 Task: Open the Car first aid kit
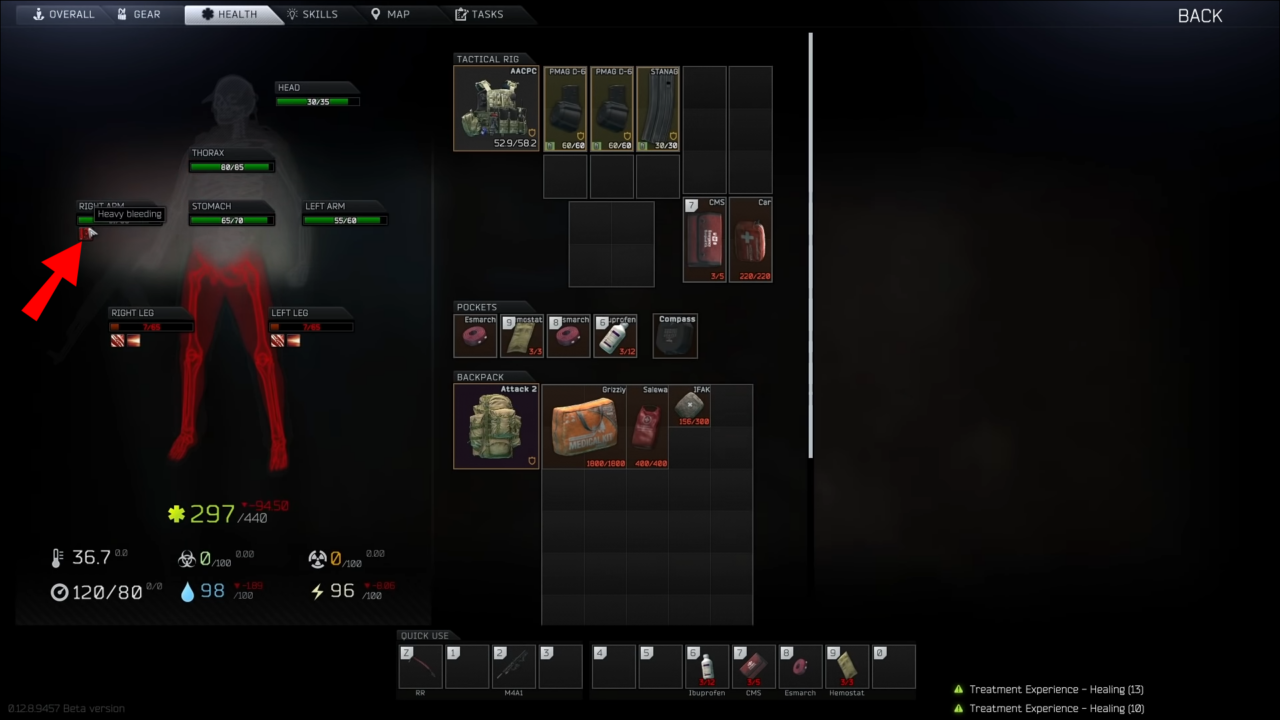[x=751, y=239]
